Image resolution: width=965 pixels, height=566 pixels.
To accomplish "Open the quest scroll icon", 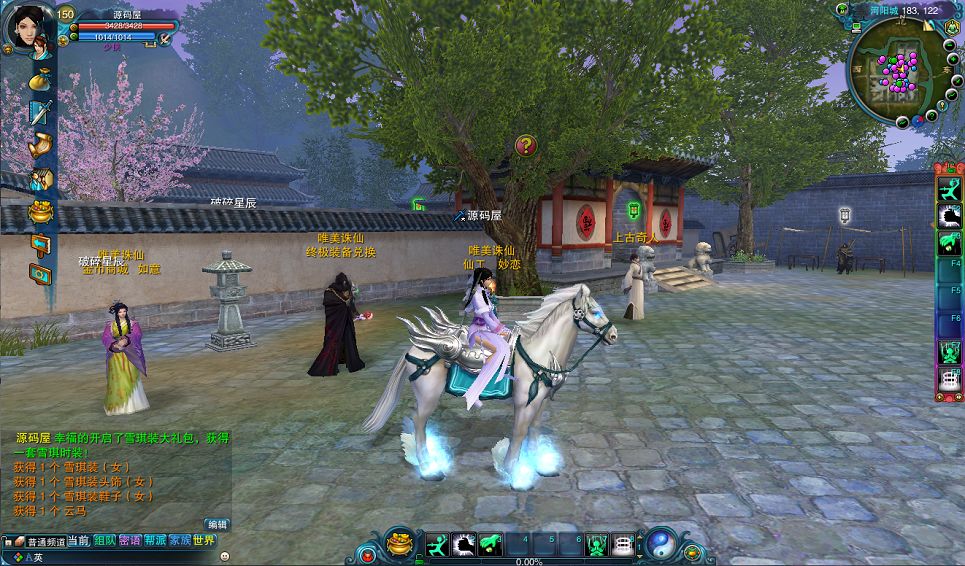I will [40, 145].
